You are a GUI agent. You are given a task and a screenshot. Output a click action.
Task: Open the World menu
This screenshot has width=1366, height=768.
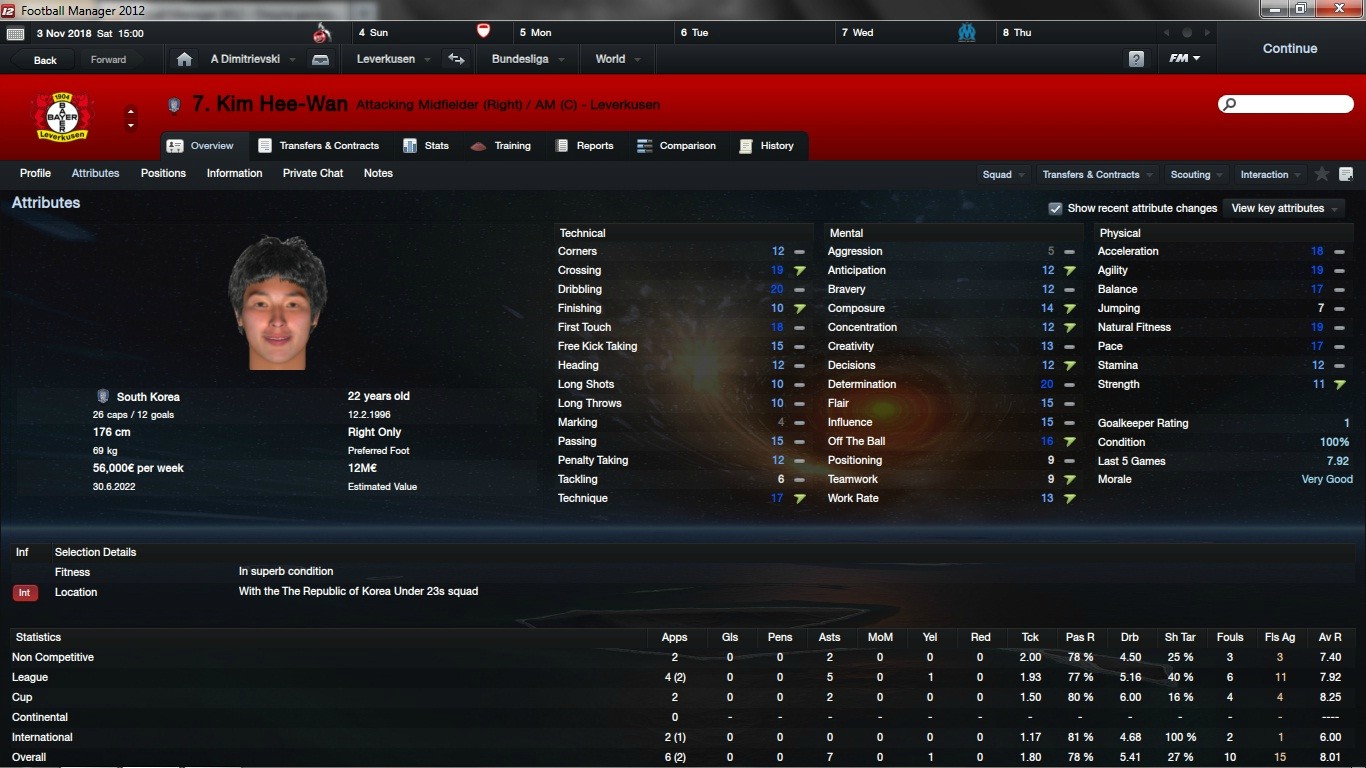click(617, 59)
